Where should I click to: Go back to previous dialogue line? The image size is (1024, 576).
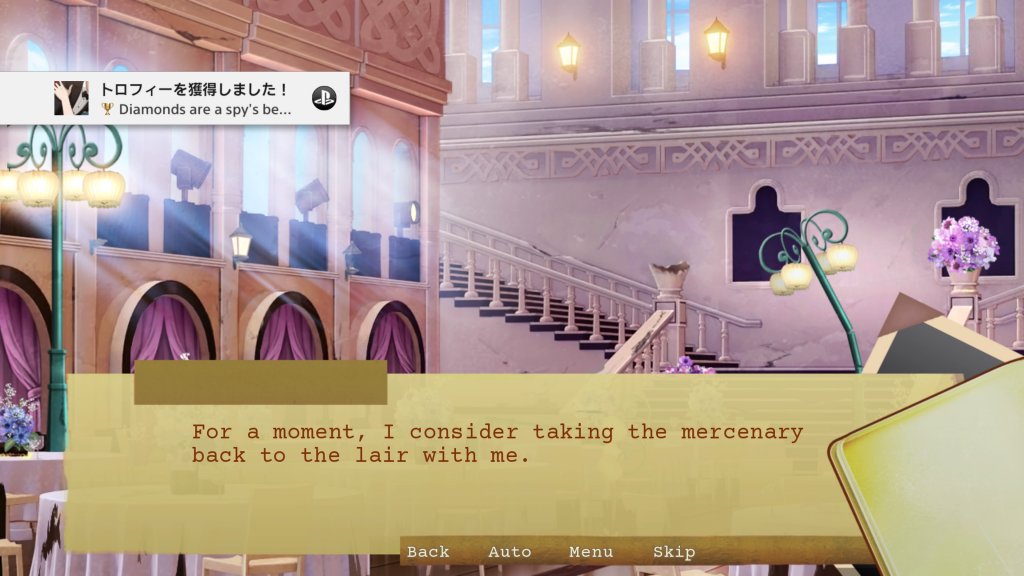(x=428, y=552)
